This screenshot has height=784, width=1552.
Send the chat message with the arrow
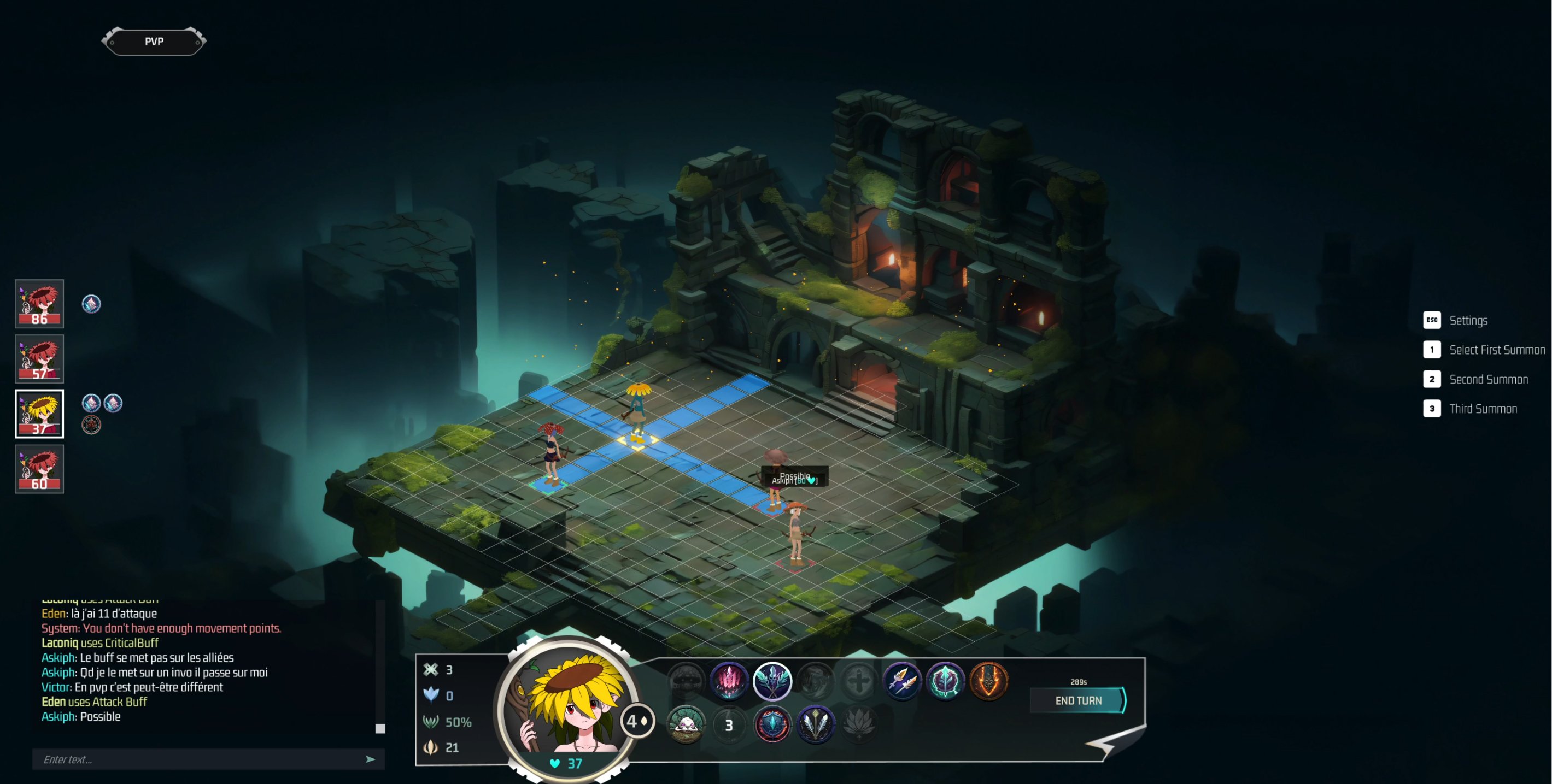pos(371,759)
